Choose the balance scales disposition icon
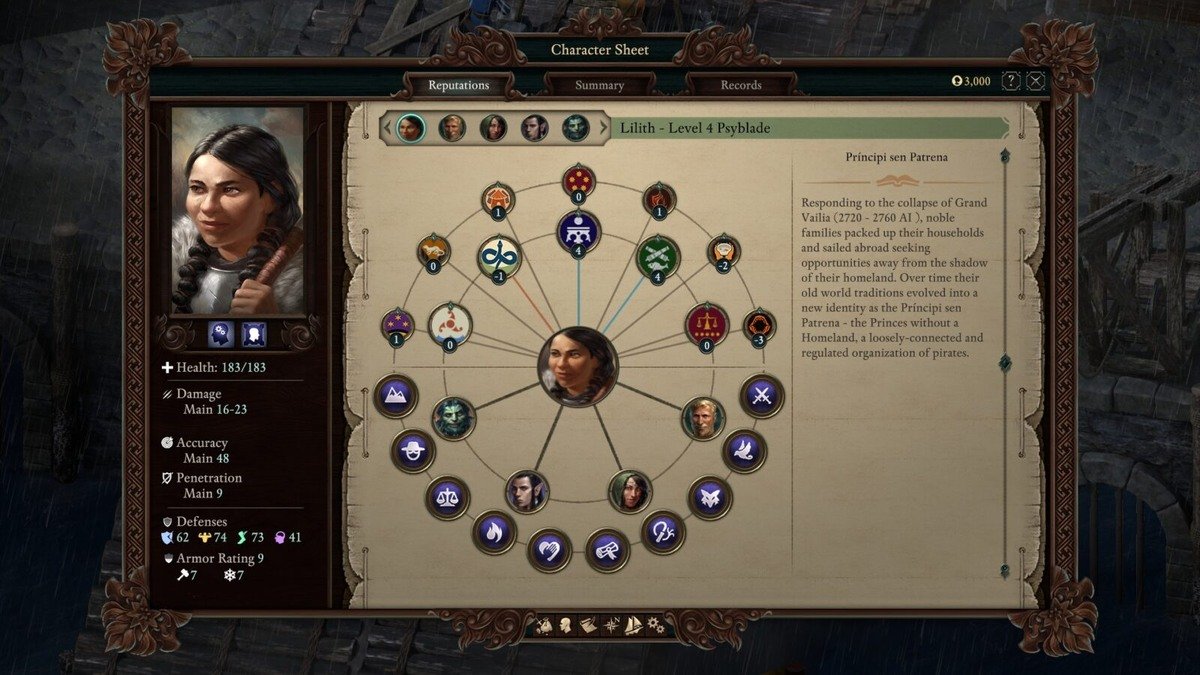The height and width of the screenshot is (675, 1200). pos(447,497)
